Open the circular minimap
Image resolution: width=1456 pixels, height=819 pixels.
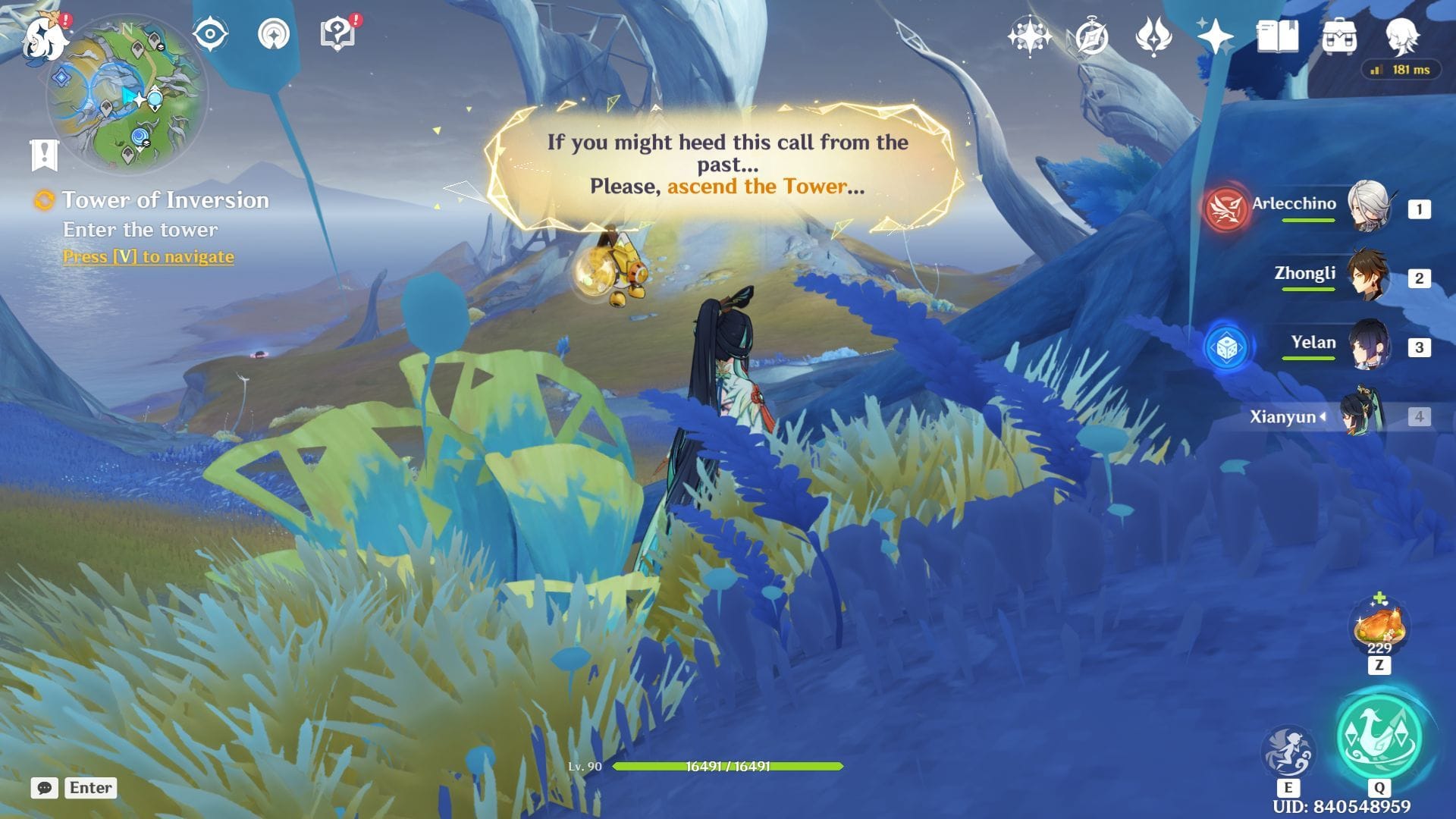pyautogui.click(x=127, y=94)
